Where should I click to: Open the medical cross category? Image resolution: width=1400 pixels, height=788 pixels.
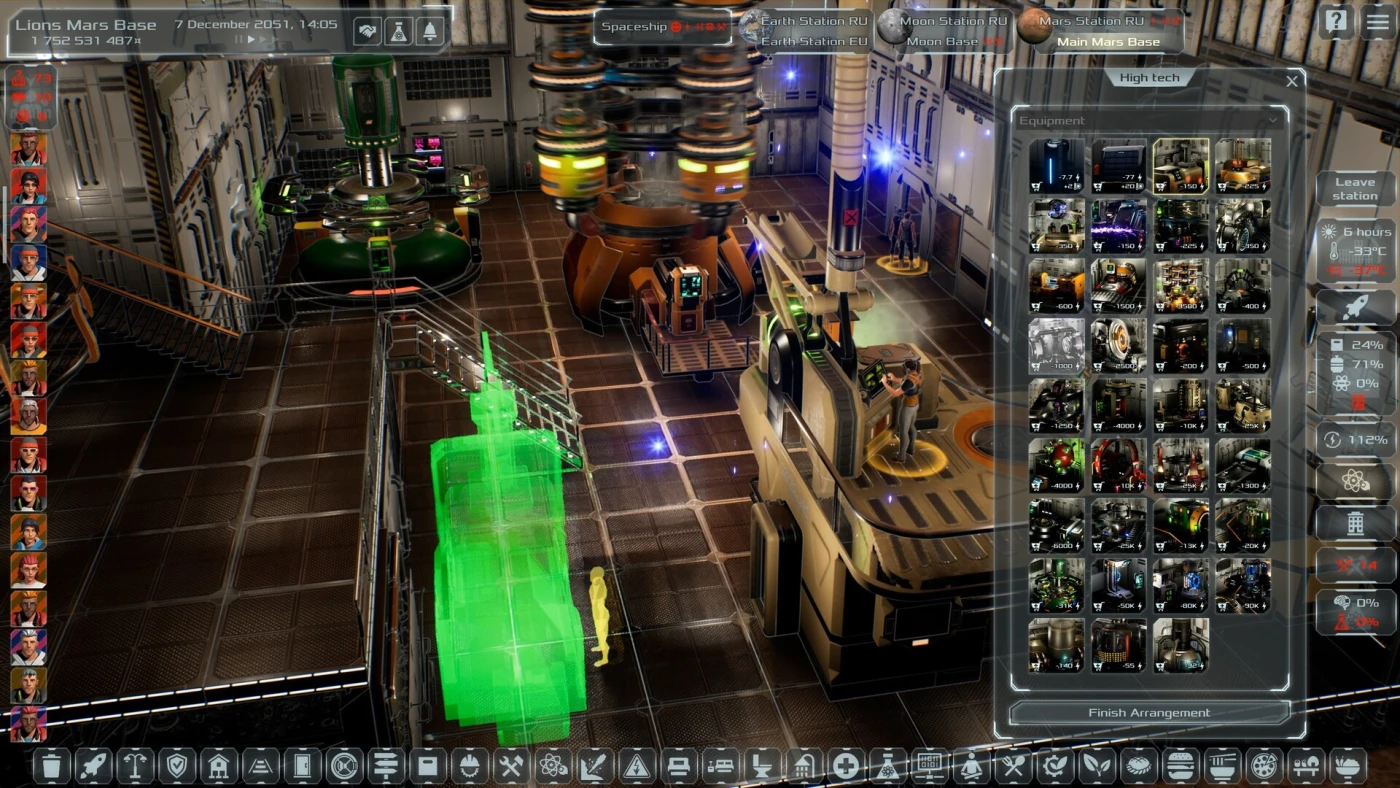(x=846, y=766)
